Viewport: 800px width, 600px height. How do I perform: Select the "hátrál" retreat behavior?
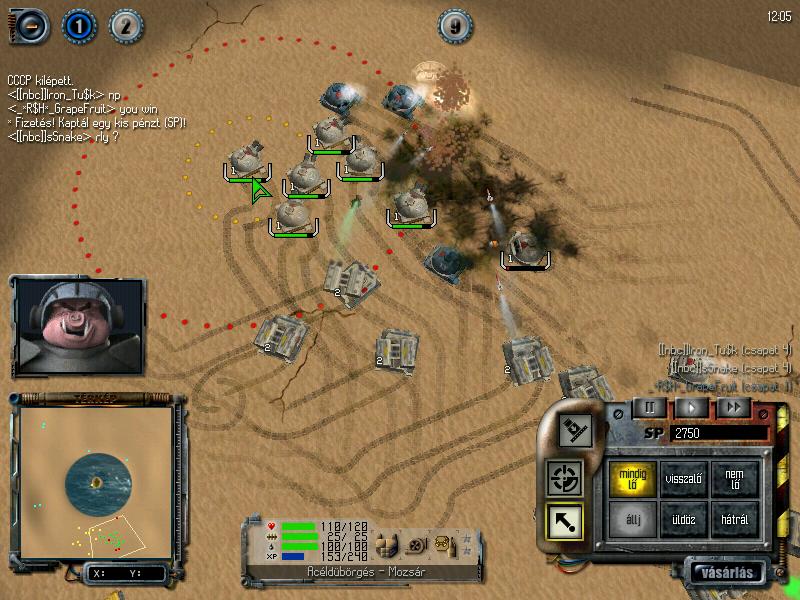(734, 518)
